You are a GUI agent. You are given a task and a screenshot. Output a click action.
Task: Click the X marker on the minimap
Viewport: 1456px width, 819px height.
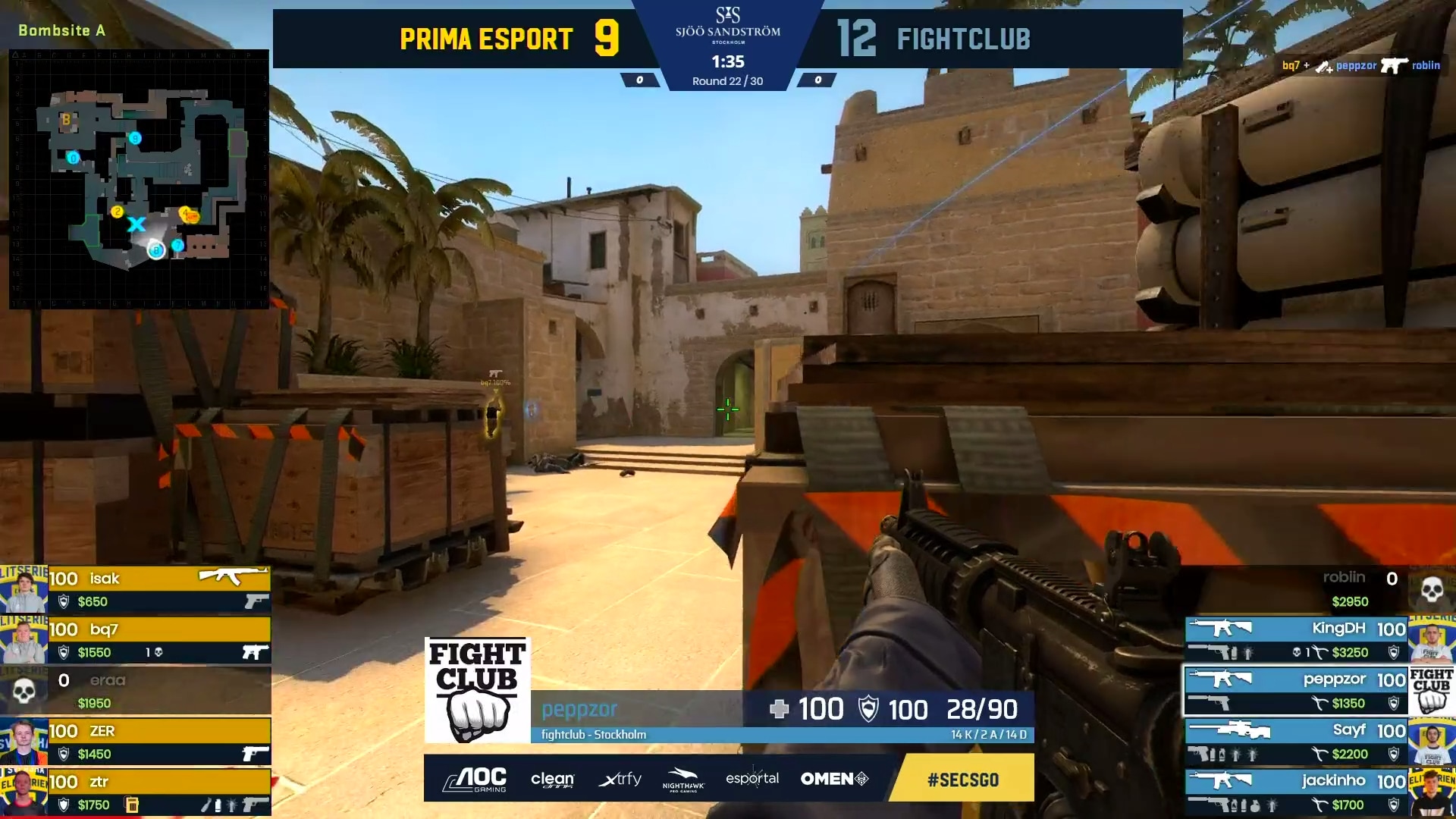tap(136, 225)
